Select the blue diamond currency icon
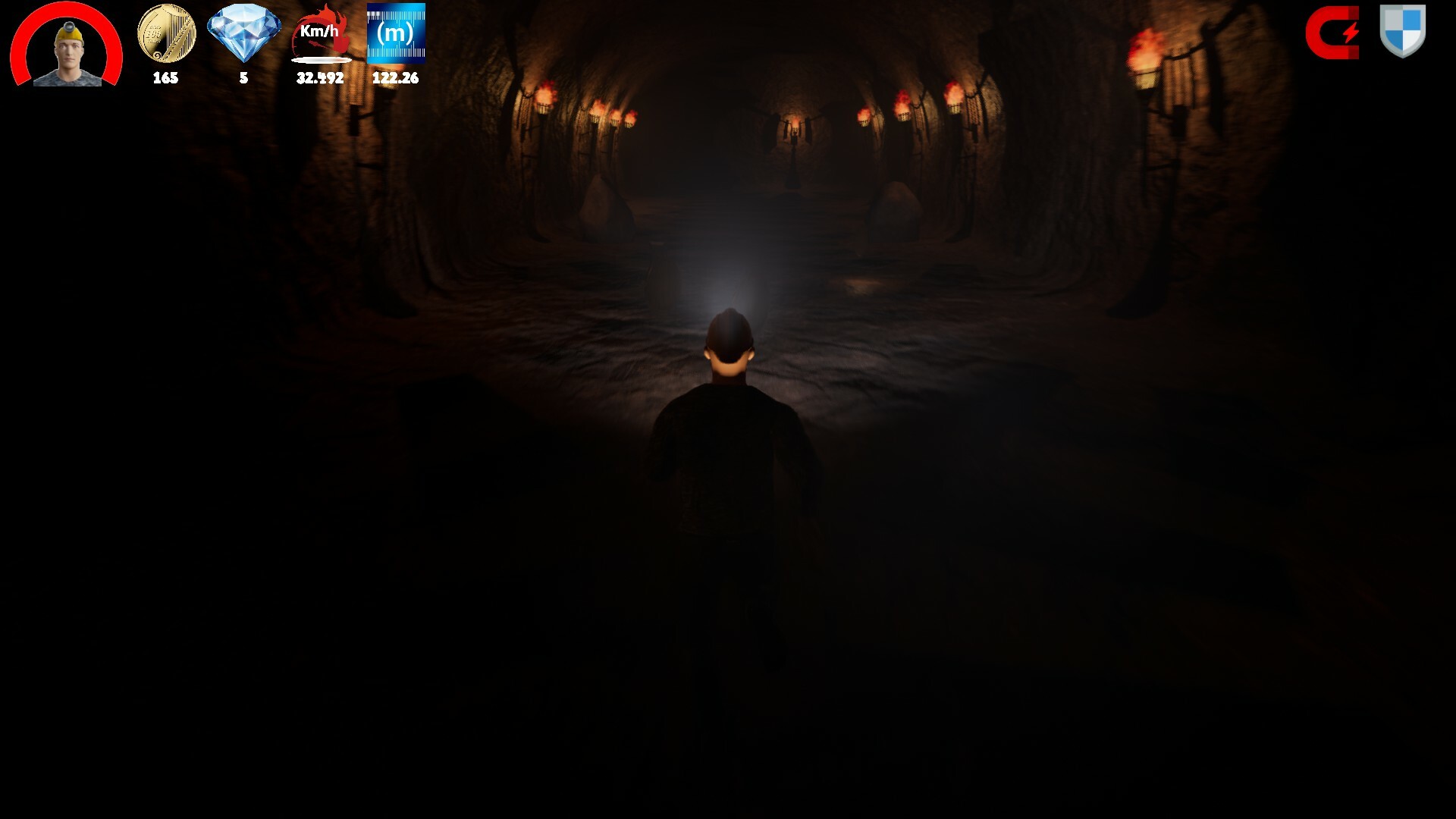 tap(243, 34)
